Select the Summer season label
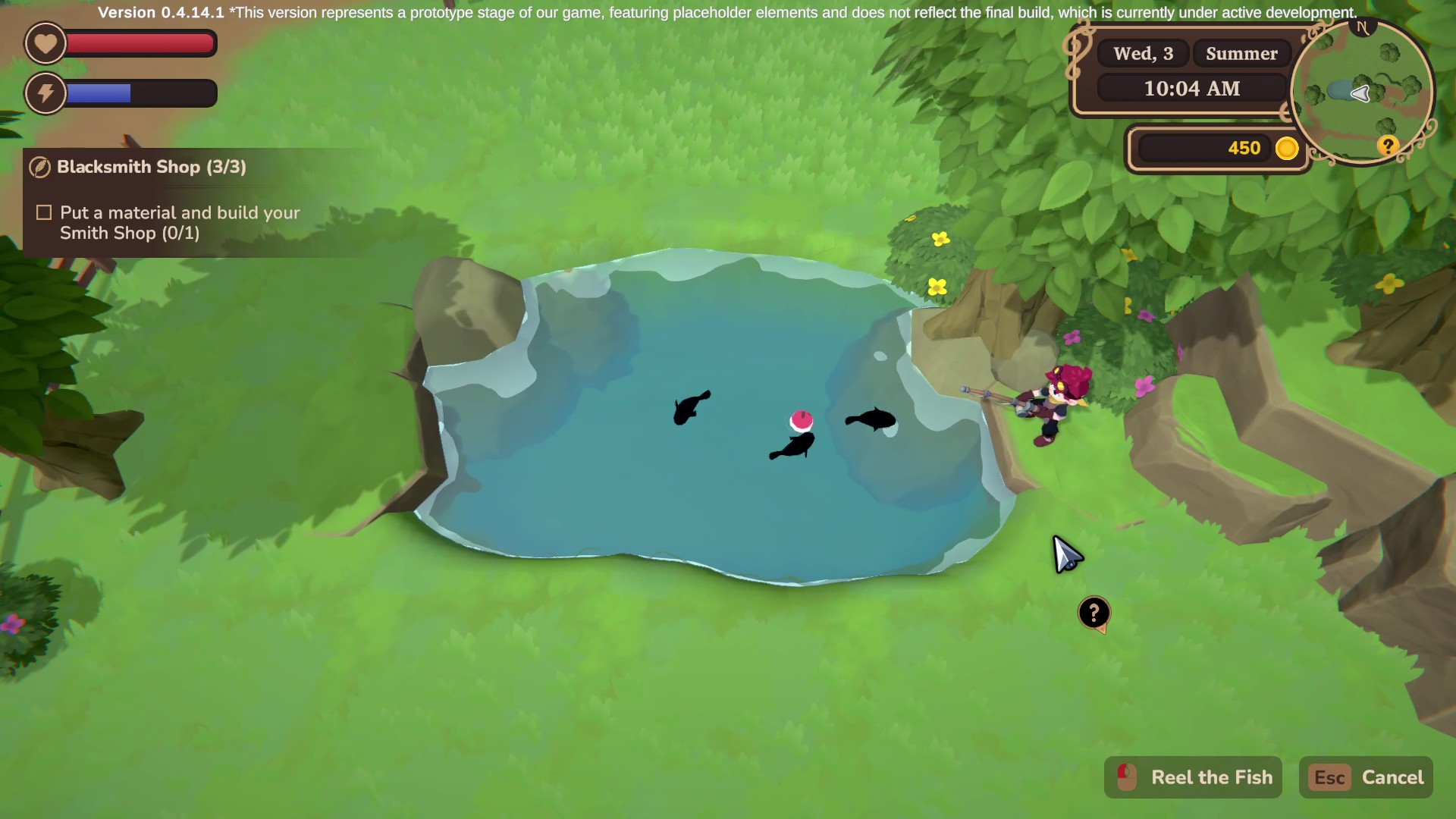This screenshot has height=819, width=1456. (1241, 53)
